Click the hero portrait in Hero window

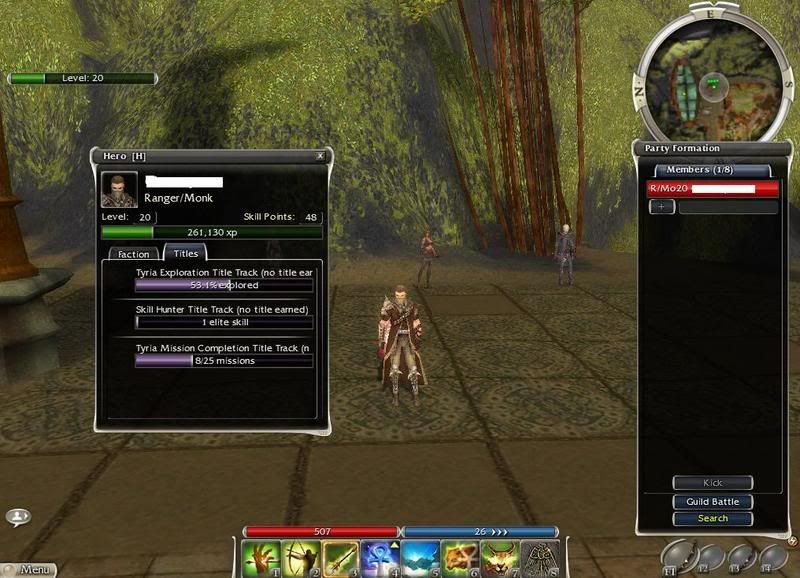point(119,190)
